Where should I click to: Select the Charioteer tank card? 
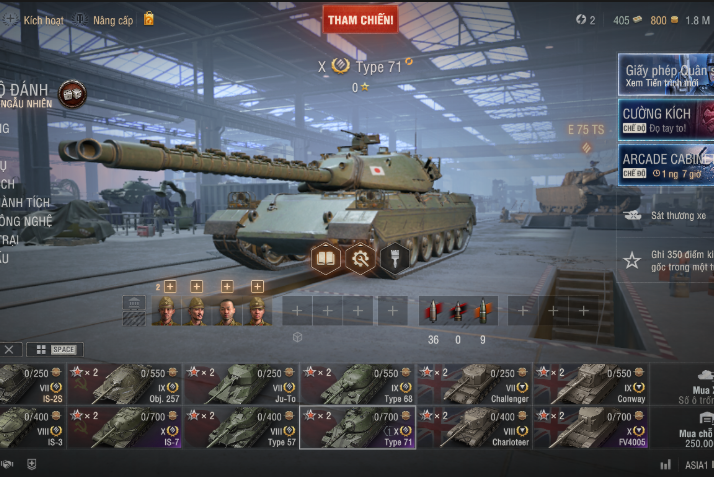pyautogui.click(x=474, y=427)
